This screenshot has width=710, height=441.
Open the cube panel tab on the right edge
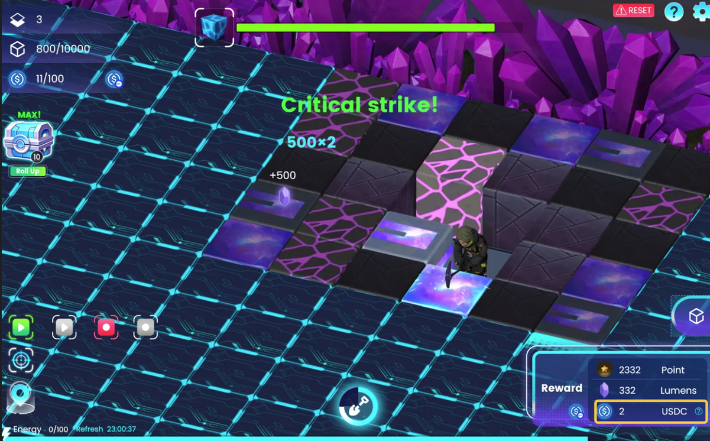695,316
